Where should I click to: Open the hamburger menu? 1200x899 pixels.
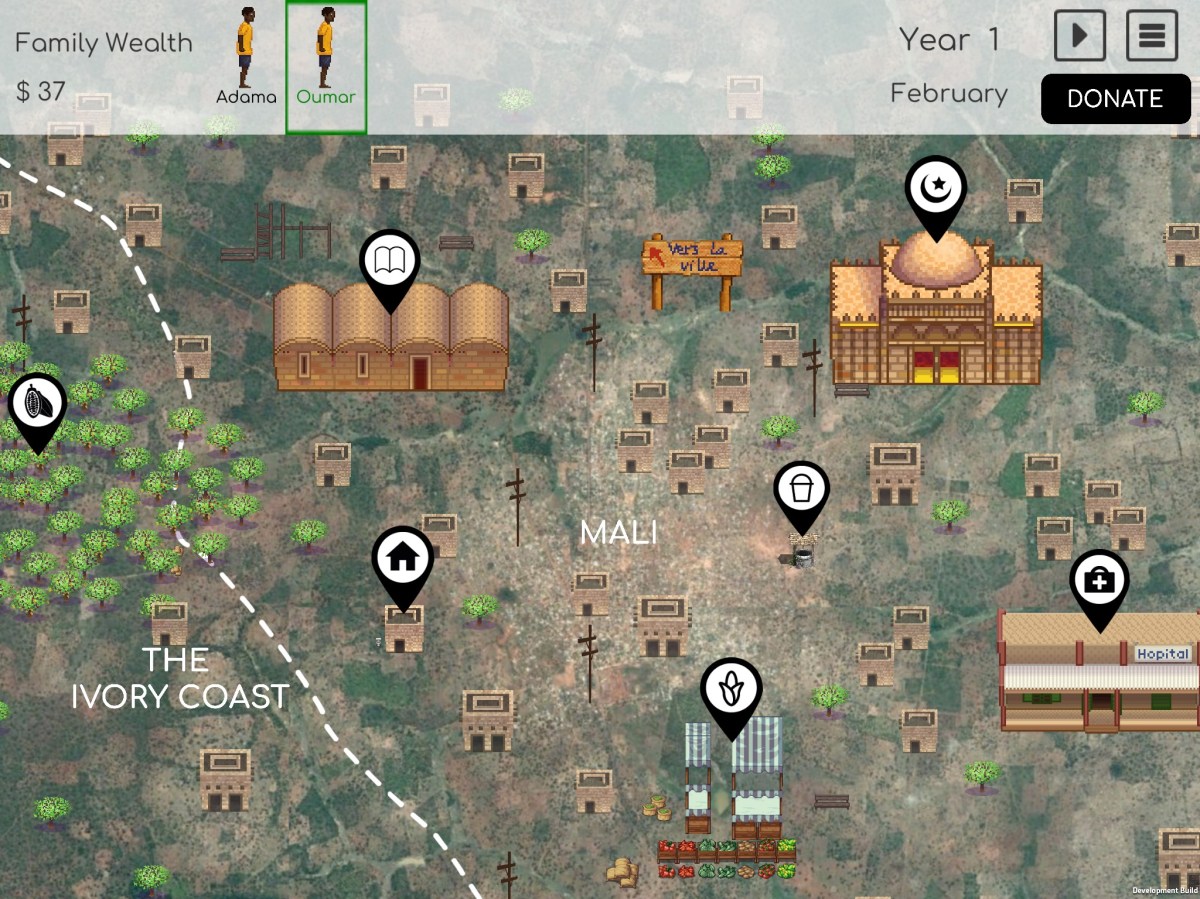pyautogui.click(x=1152, y=36)
